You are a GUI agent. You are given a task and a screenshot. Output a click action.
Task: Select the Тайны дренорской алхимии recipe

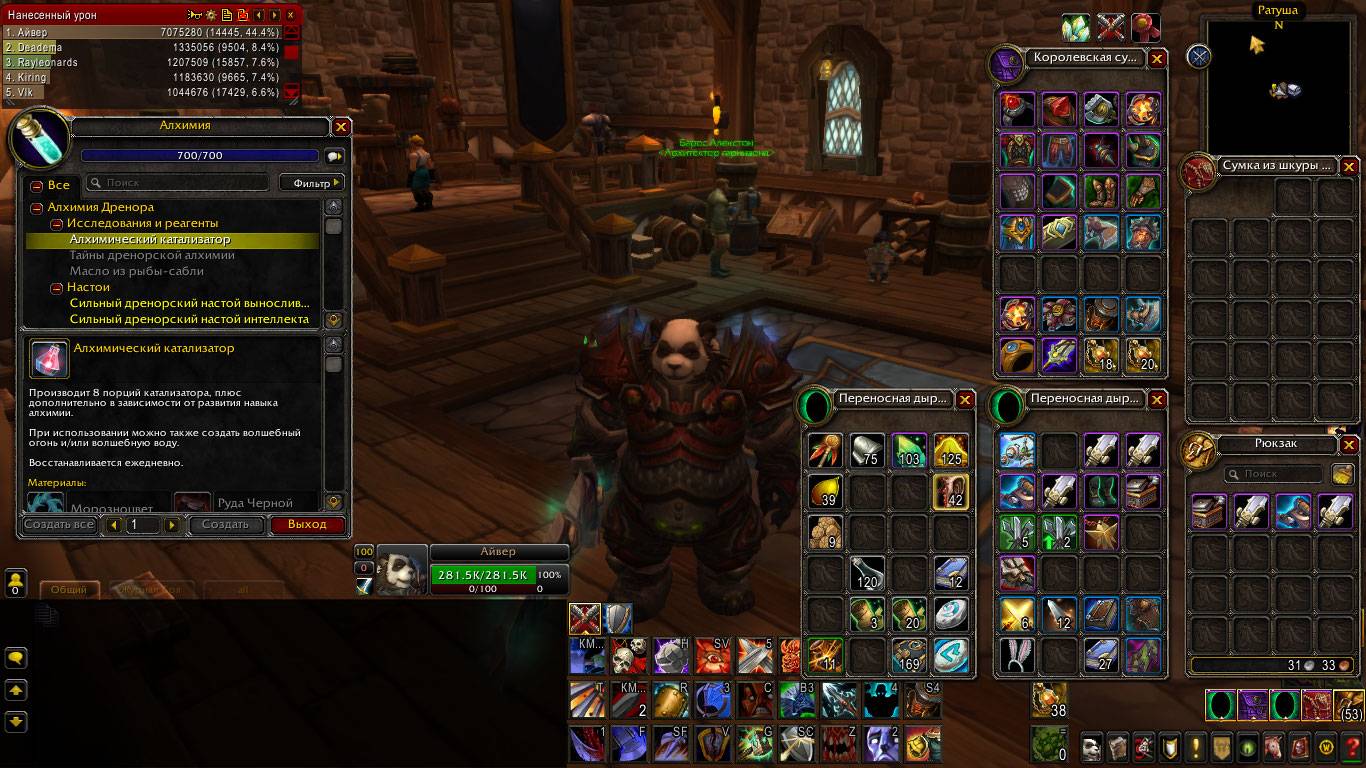pyautogui.click(x=152, y=256)
